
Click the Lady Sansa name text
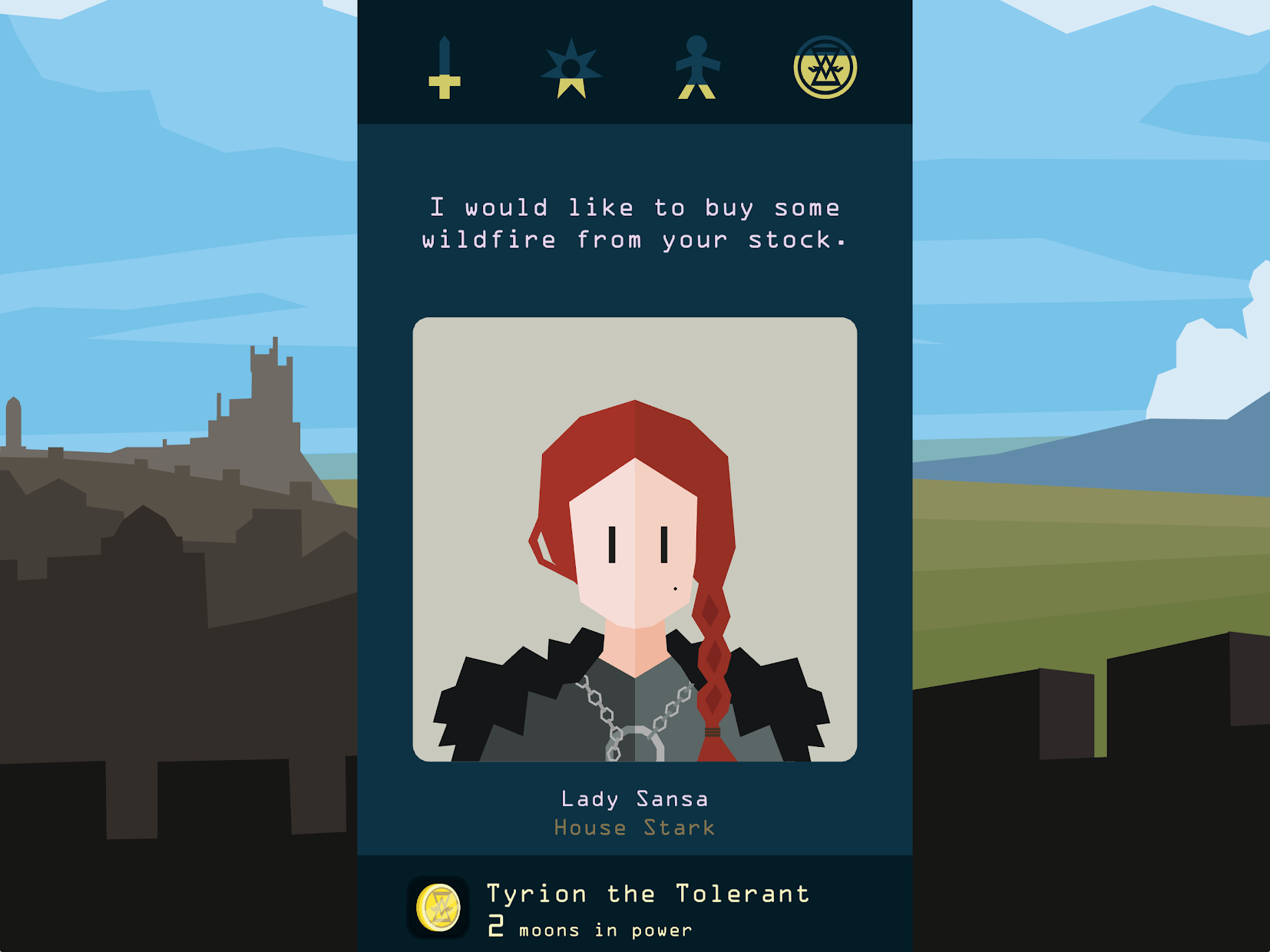(634, 798)
